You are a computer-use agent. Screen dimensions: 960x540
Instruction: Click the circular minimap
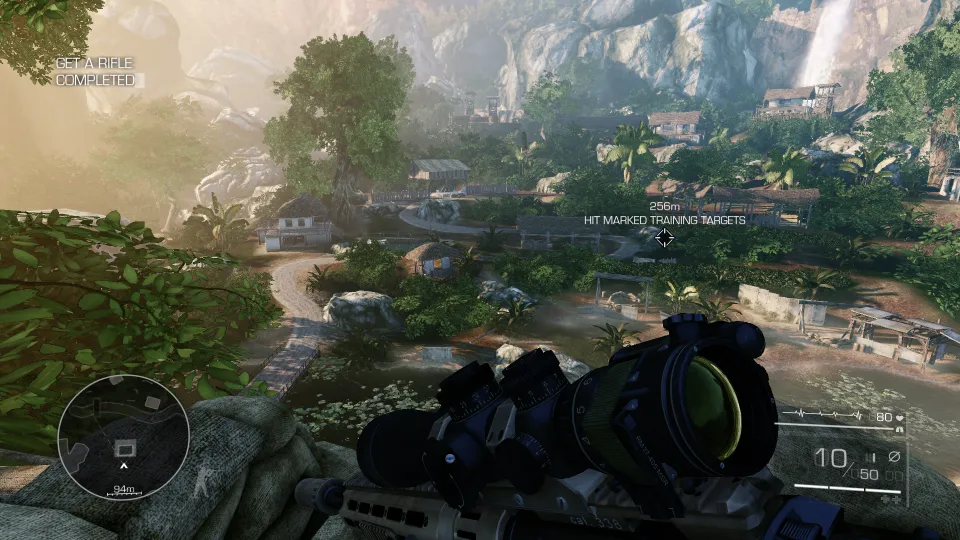click(123, 438)
